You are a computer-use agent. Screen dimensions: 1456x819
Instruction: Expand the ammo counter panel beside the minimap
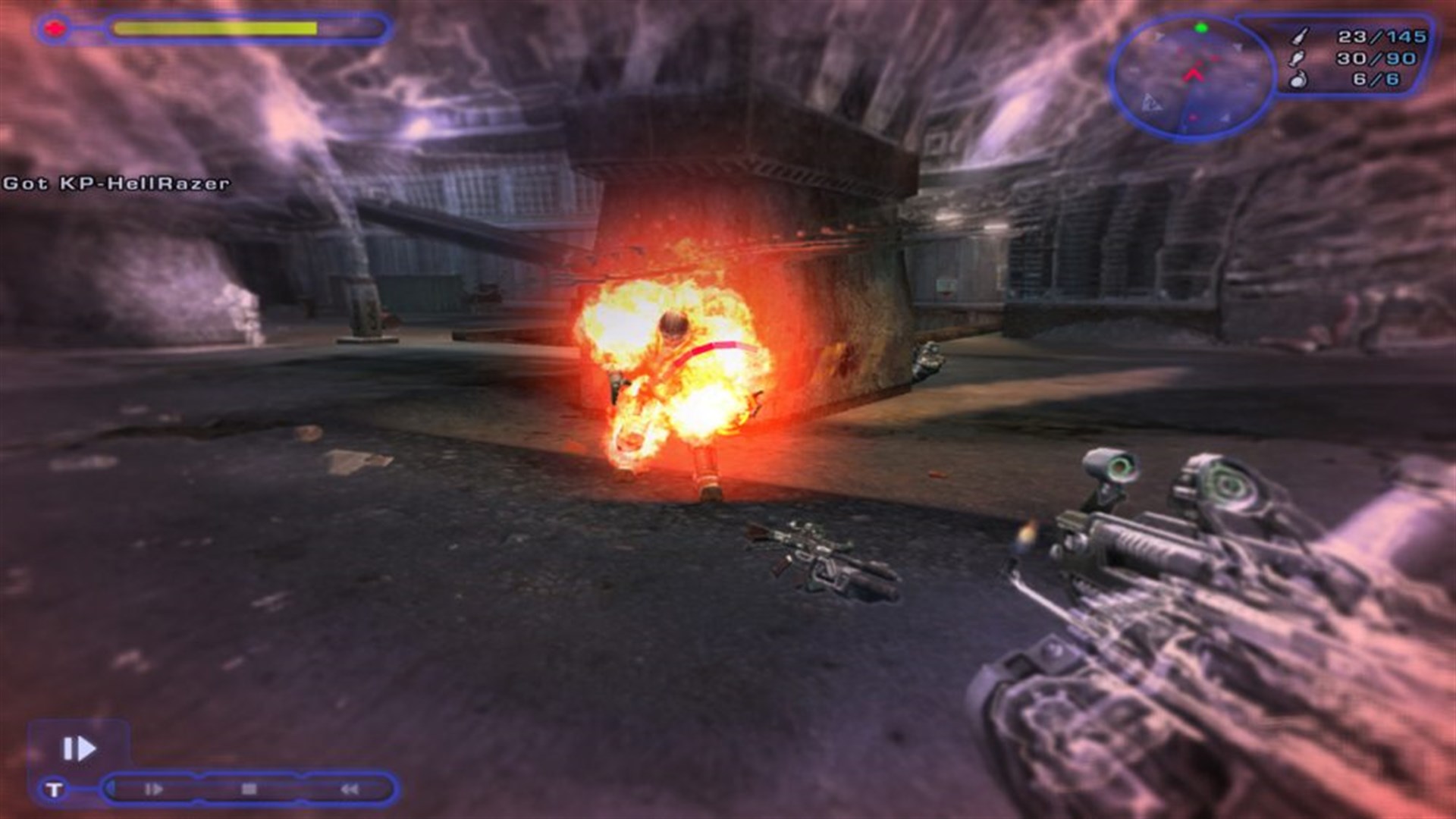click(1357, 57)
